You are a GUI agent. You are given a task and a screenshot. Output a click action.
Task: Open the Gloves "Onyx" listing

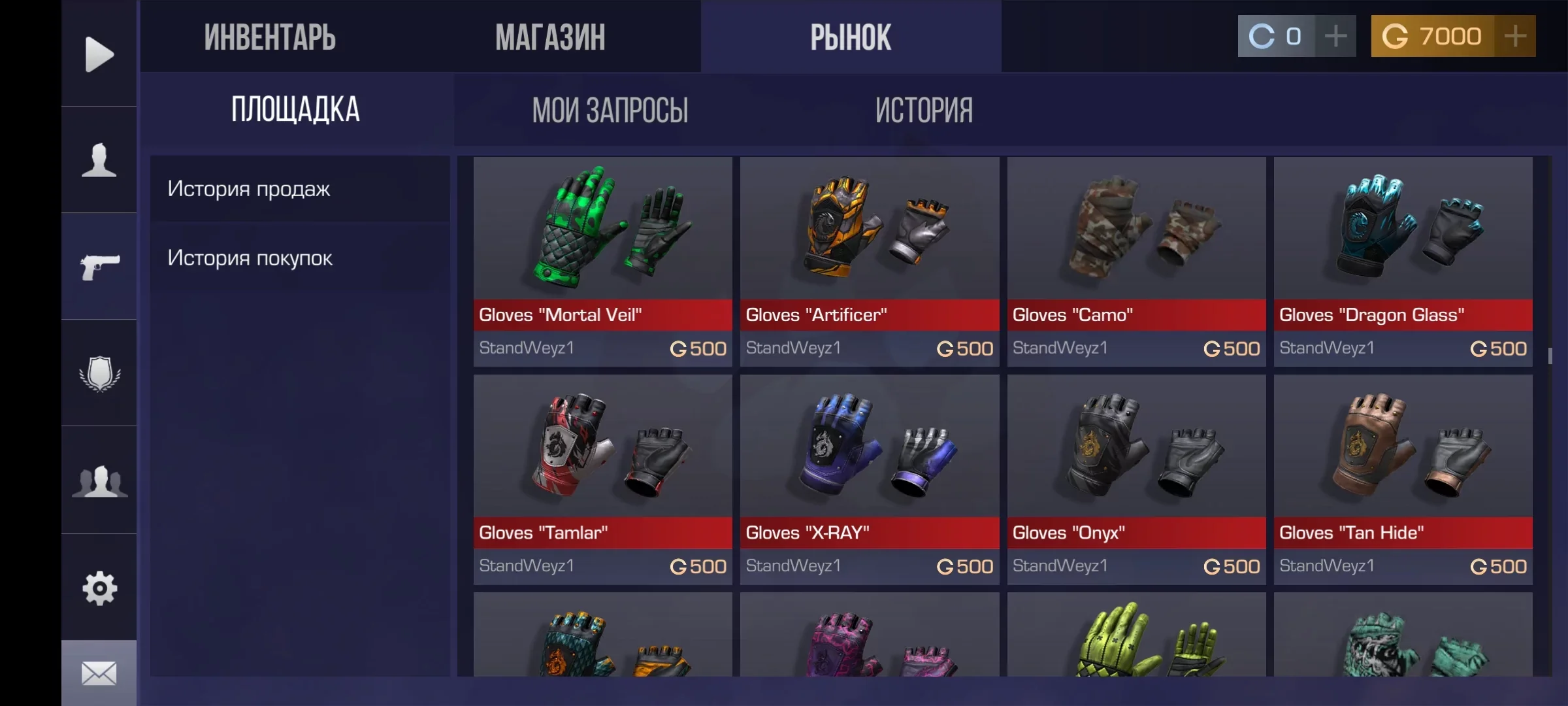[x=1136, y=479]
